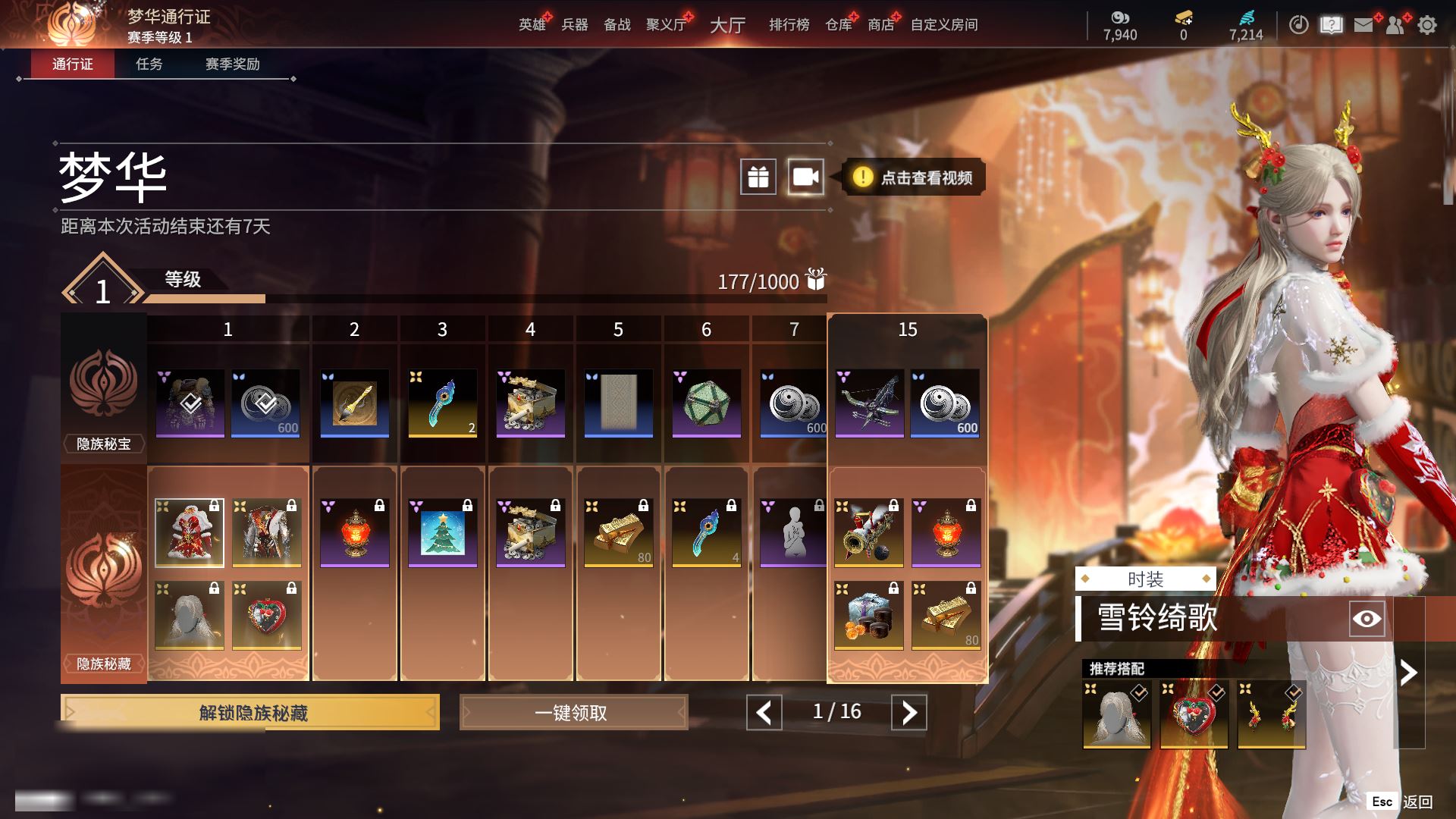The image size is (1456, 819).
Task: Switch to the 任务 tab
Action: 149,64
